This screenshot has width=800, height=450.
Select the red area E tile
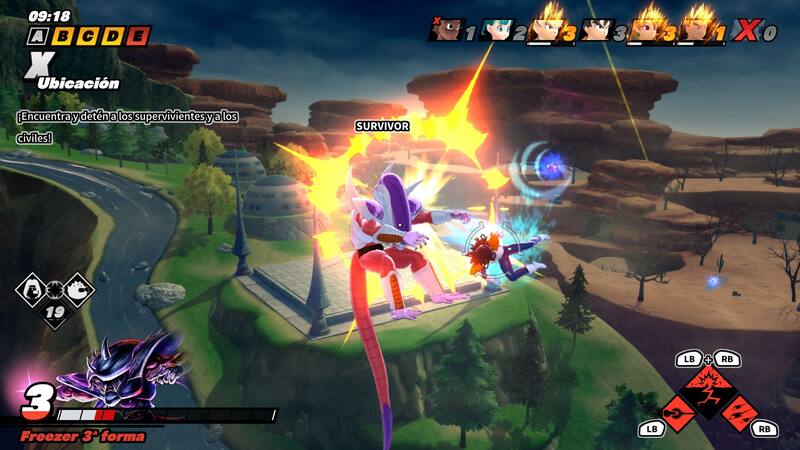pyautogui.click(x=139, y=36)
